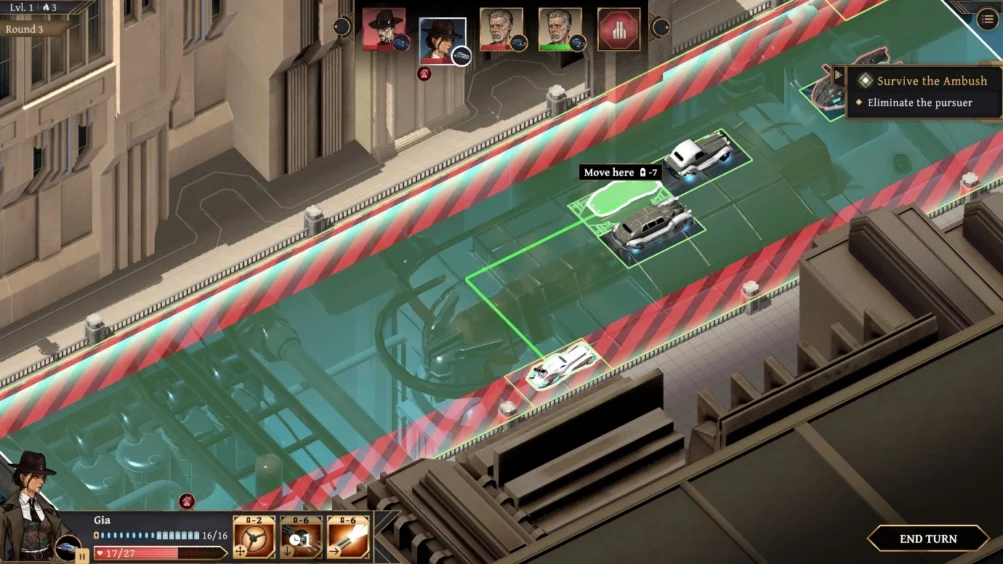Open the list menu in top corner

[986, 19]
